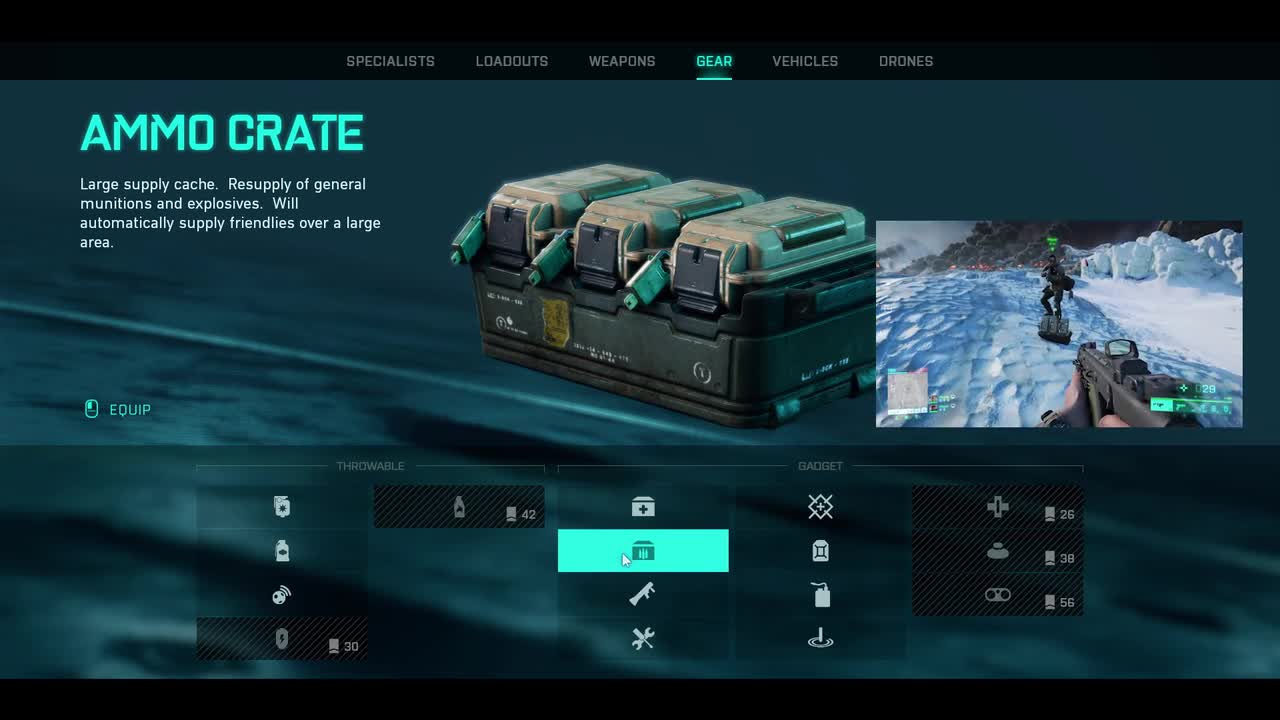Switch to the Loadouts tab

tap(512, 61)
